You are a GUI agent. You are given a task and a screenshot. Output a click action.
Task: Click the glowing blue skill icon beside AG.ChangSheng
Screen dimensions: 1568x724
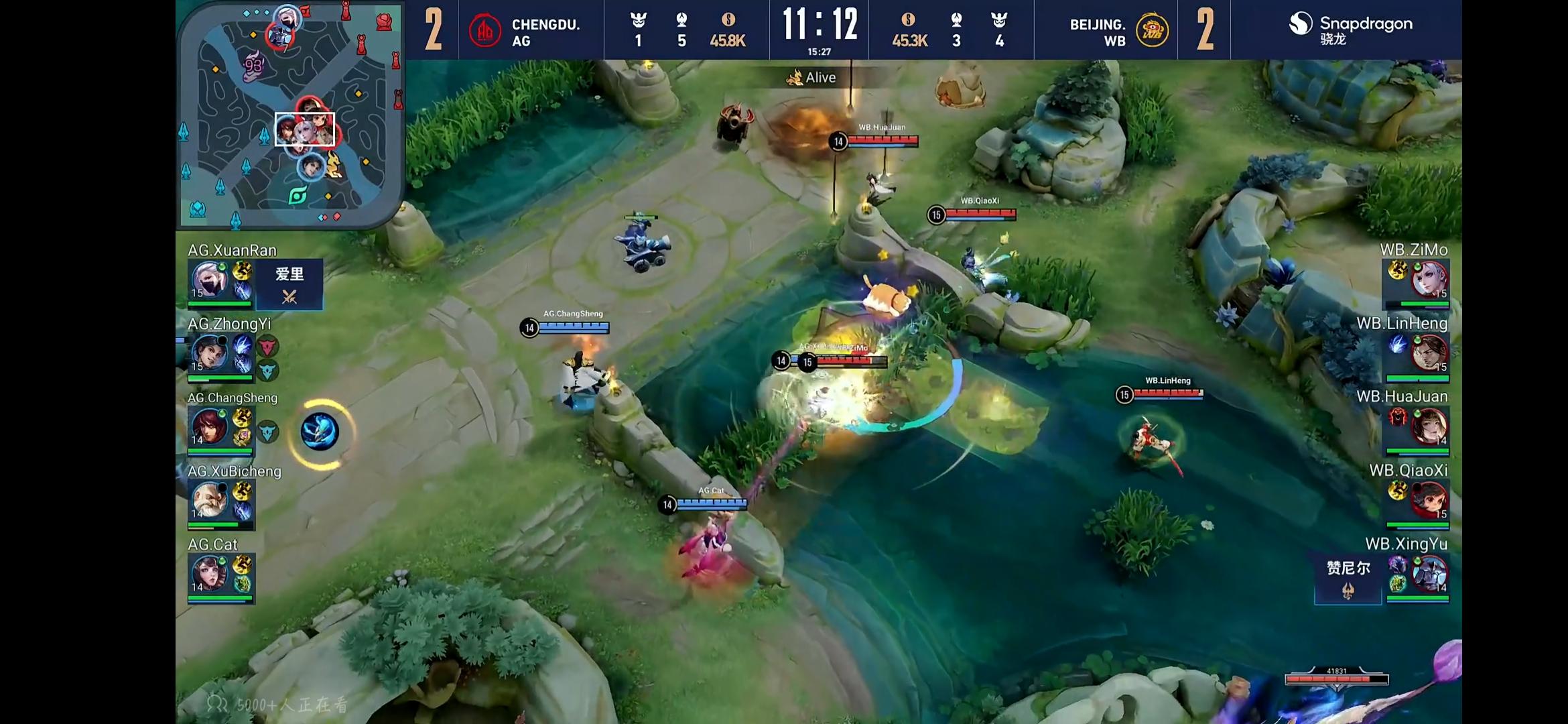pyautogui.click(x=320, y=432)
